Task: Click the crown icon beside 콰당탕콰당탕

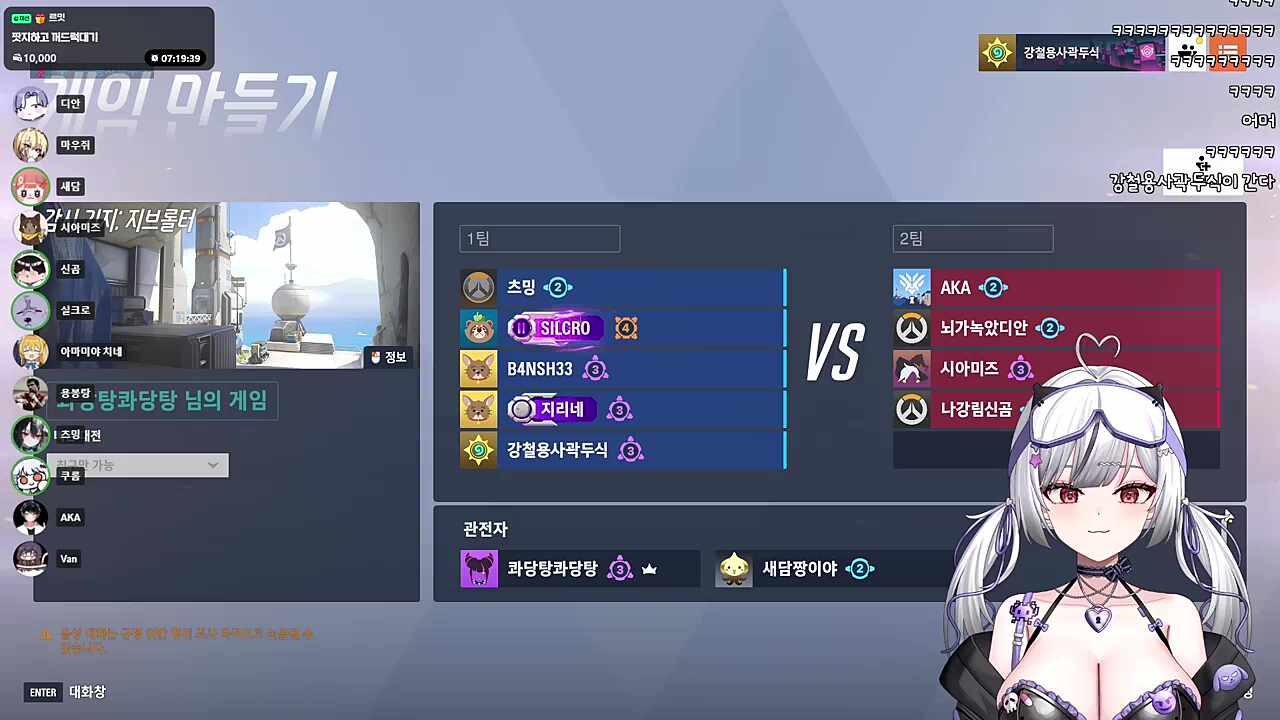Action: 649,568
